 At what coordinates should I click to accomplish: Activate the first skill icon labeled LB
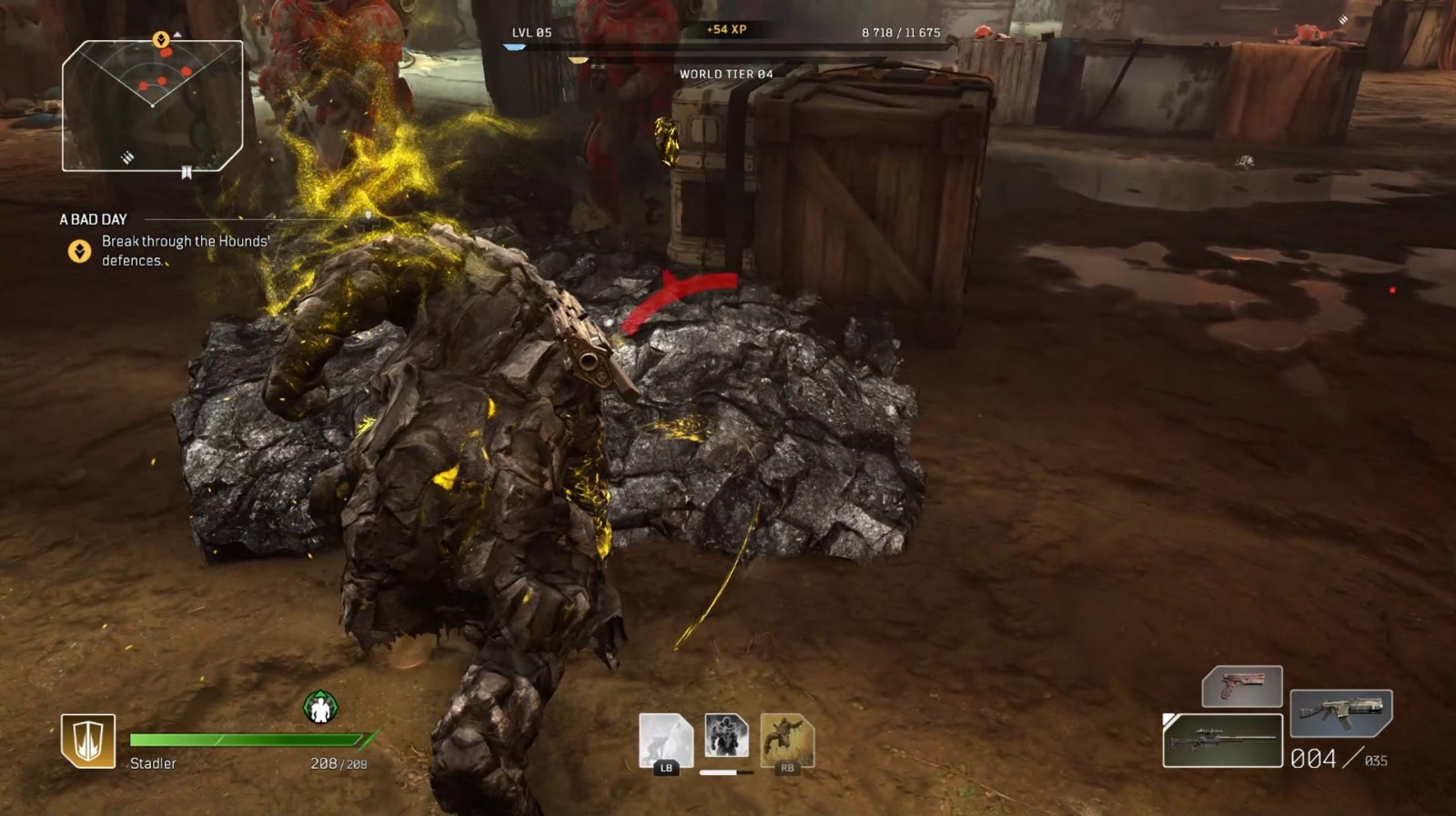click(665, 740)
